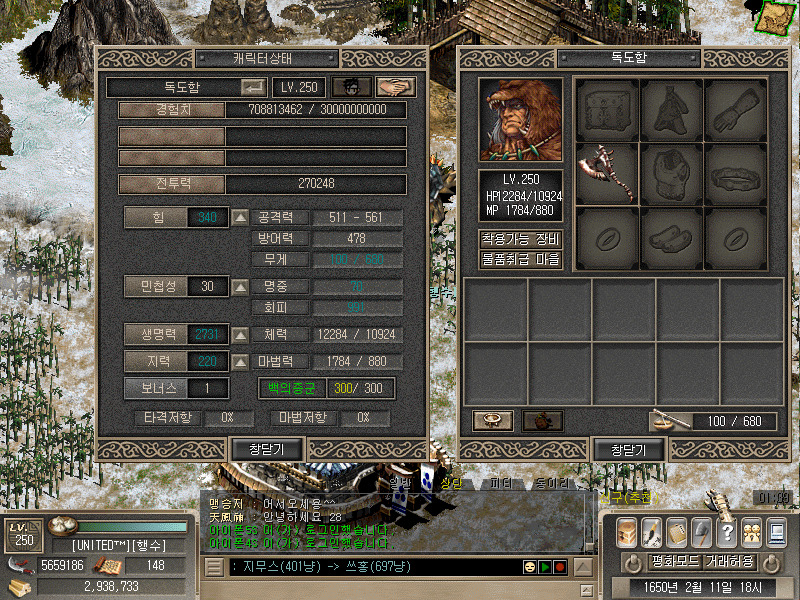Raise the 지력 intellect stat with its arrow
800x600 pixels.
[x=240, y=361]
